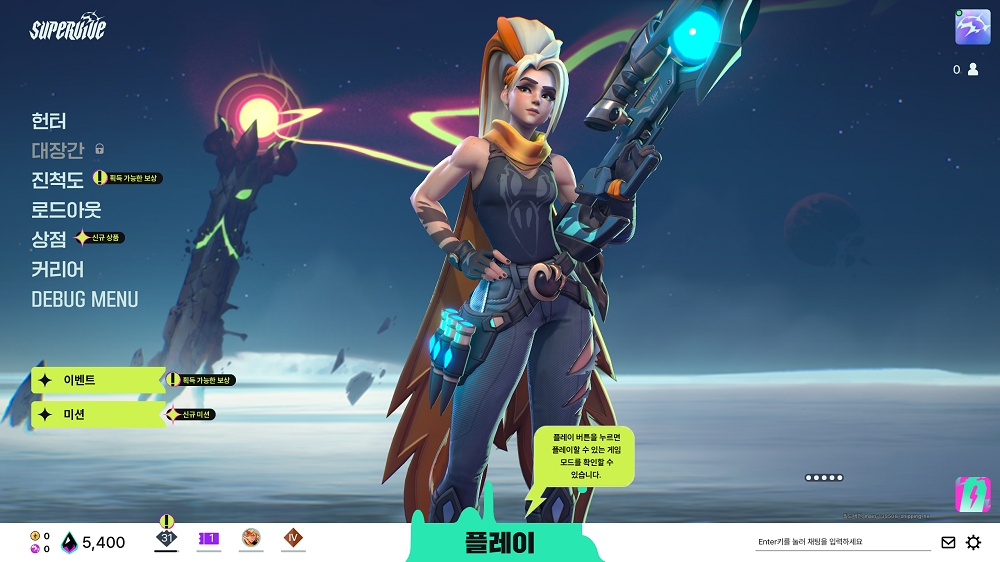Select the locked 대장간 menu entry

[x=58, y=150]
